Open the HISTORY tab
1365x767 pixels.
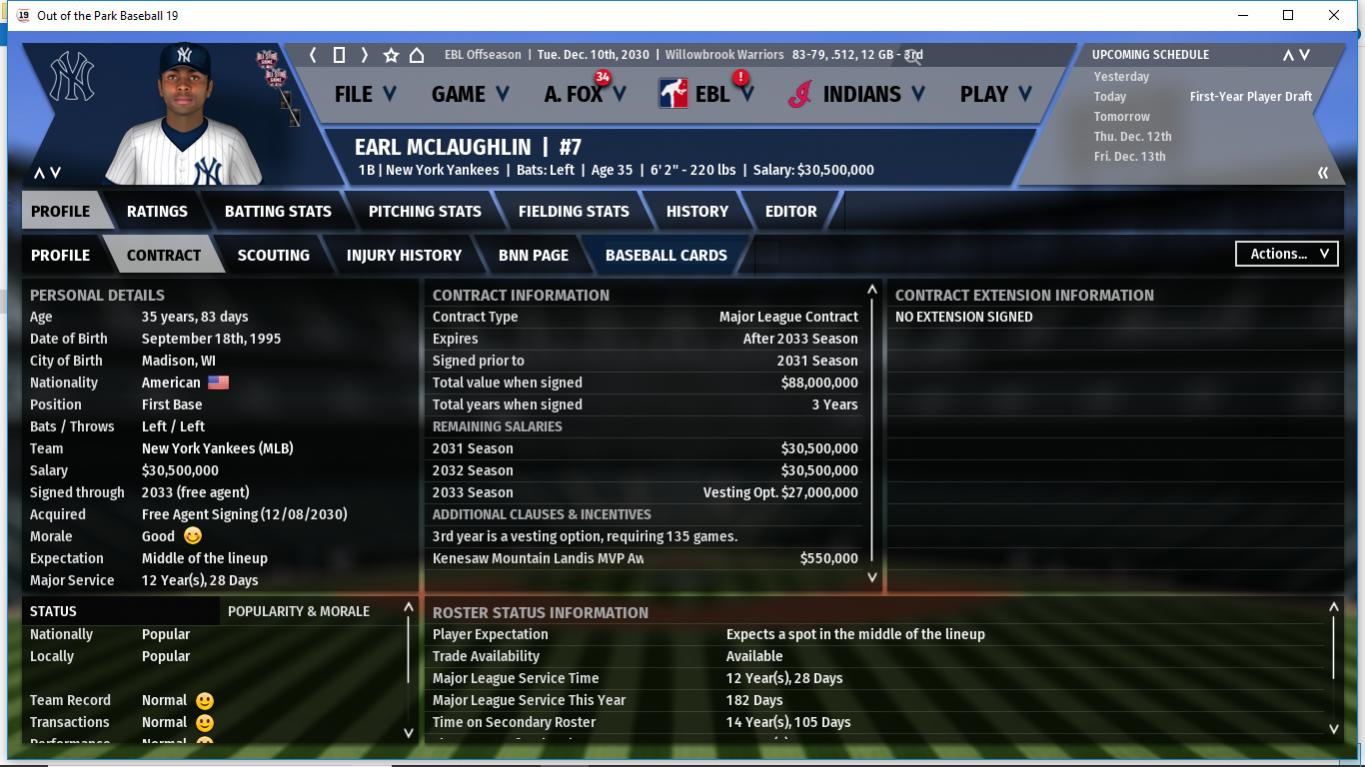point(697,211)
